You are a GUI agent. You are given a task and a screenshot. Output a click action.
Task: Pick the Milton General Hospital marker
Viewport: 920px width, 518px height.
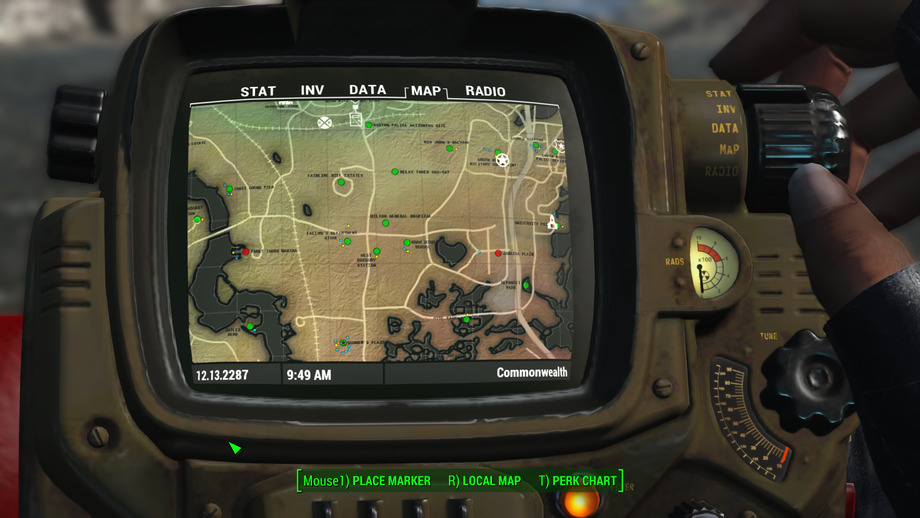click(x=386, y=222)
